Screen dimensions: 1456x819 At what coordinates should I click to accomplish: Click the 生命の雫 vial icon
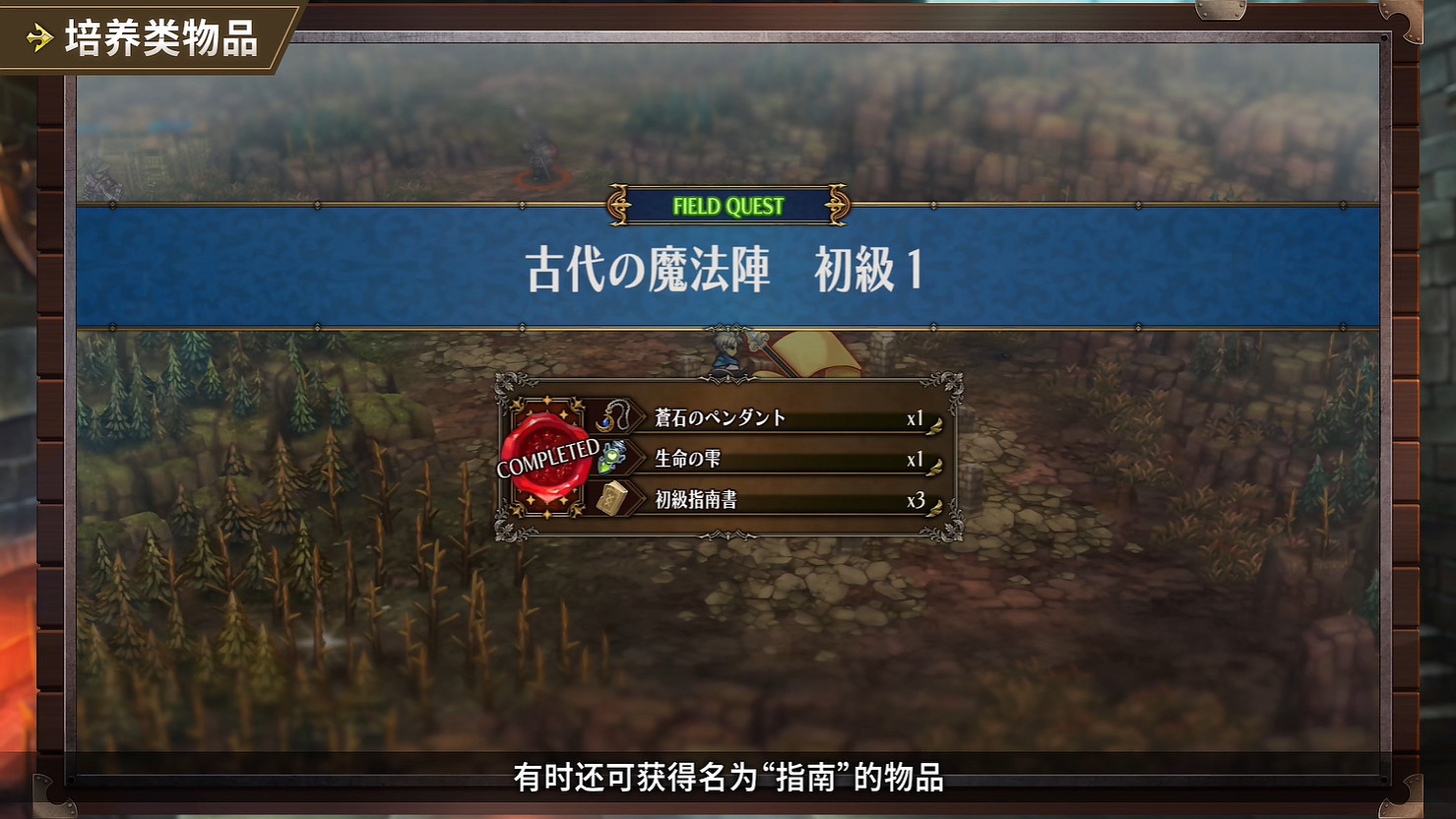coord(612,458)
